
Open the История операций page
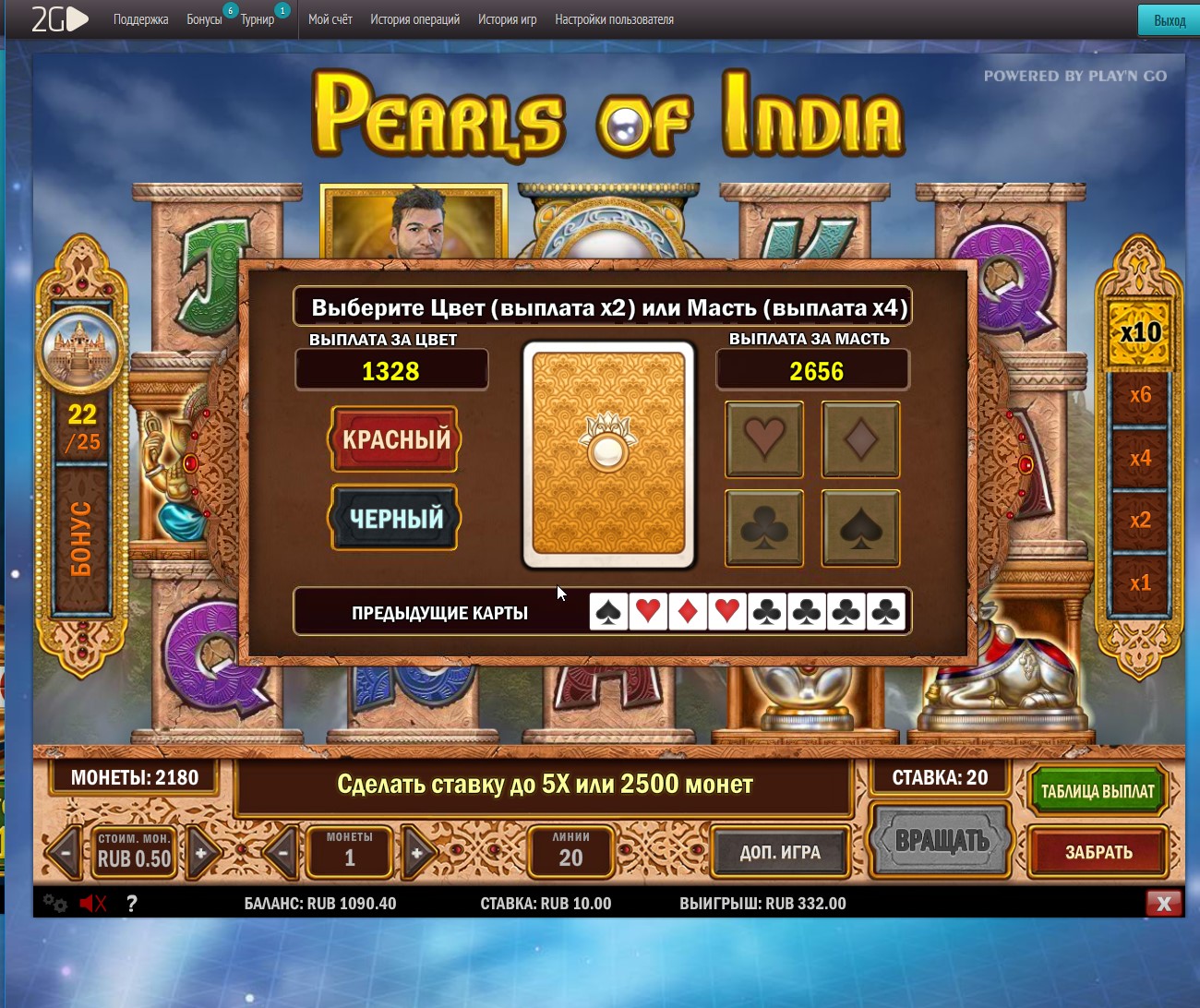point(414,19)
